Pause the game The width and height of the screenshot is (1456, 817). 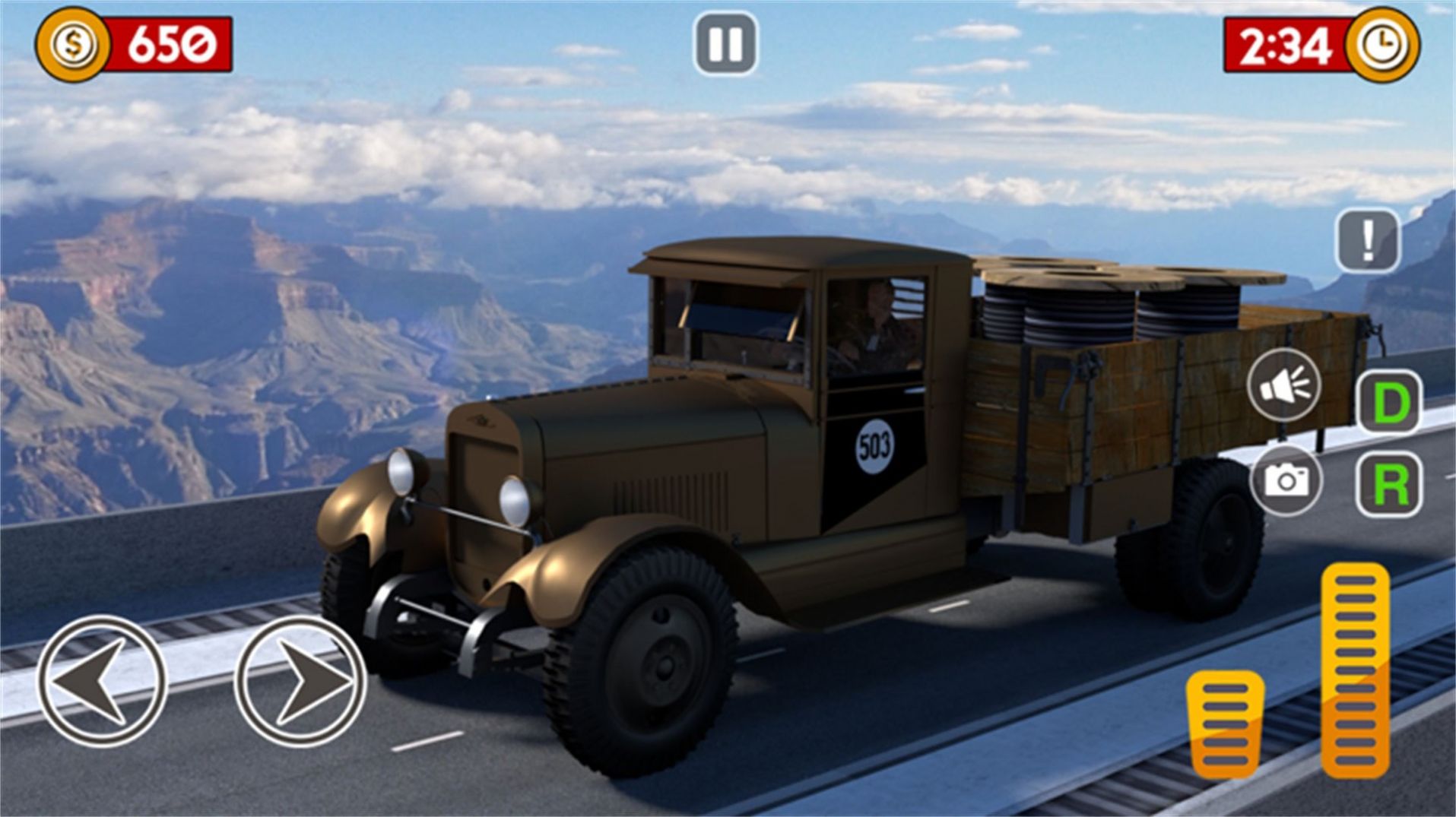point(725,44)
